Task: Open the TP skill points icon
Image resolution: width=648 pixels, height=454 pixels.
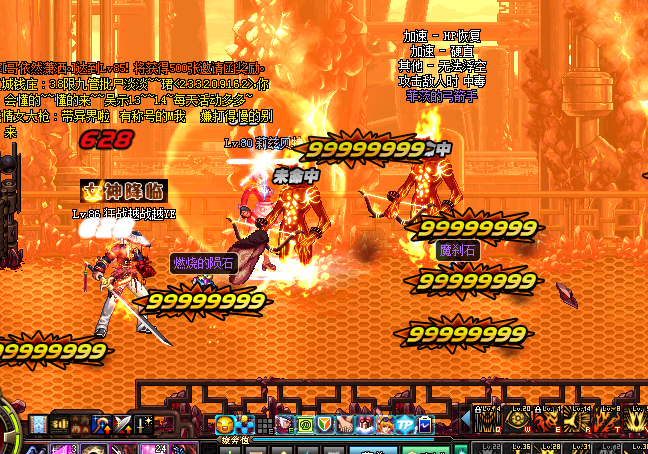Action: (x=405, y=425)
